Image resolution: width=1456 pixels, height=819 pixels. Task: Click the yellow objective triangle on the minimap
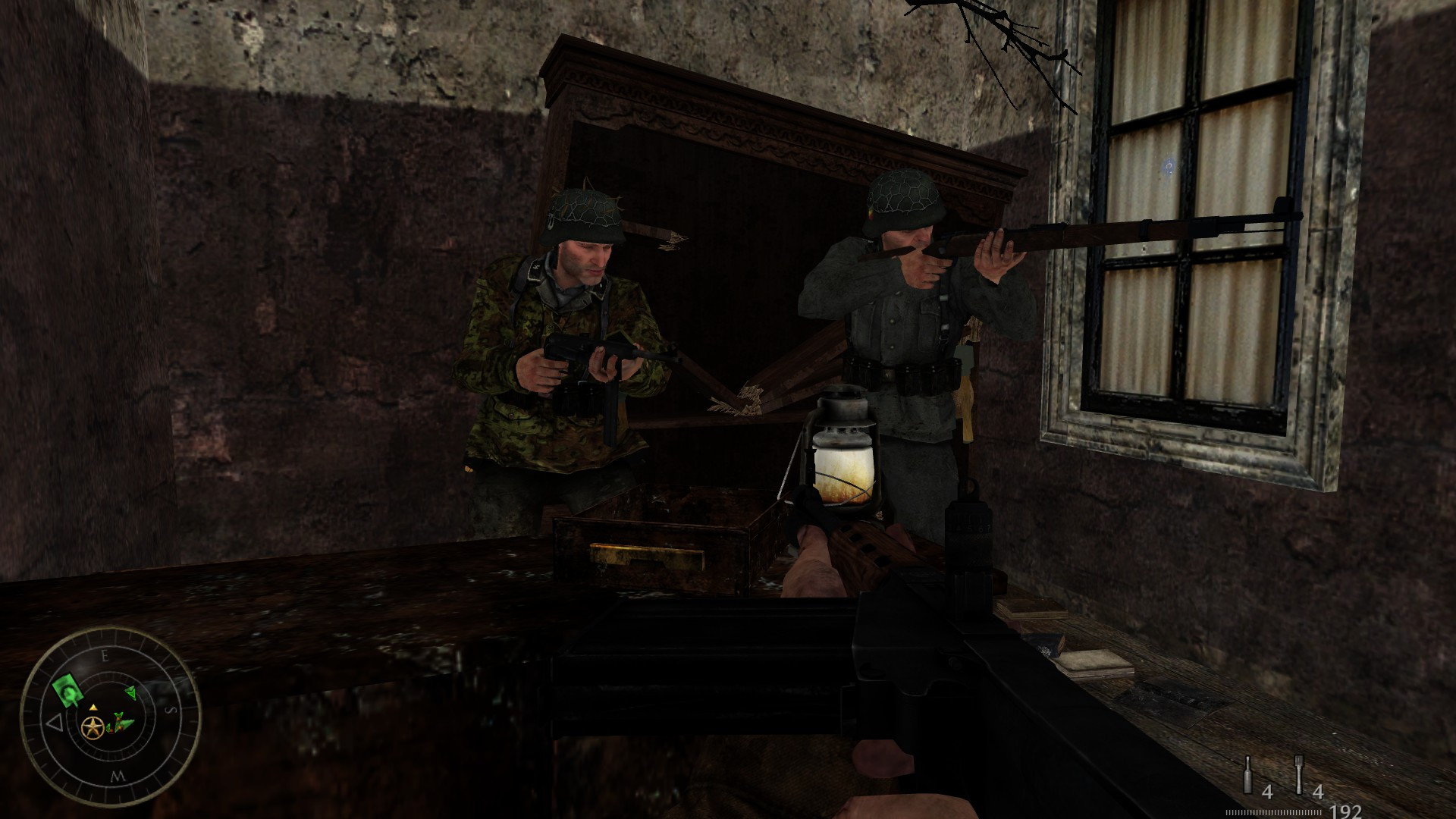tap(93, 708)
